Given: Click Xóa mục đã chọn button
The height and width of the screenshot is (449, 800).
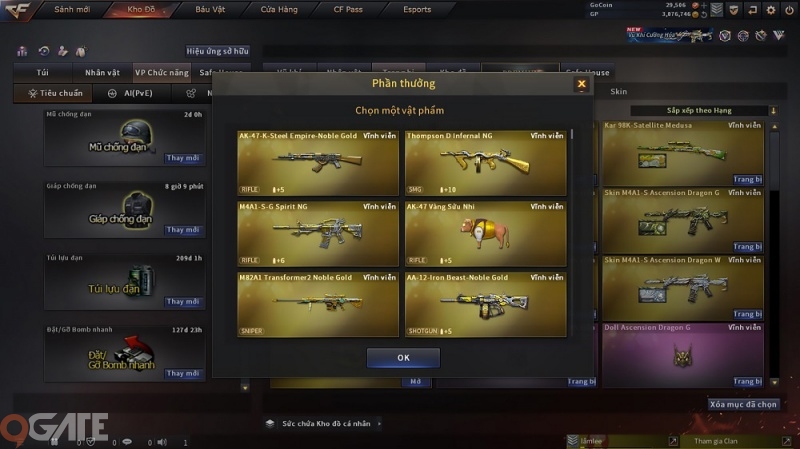Looking at the screenshot, I should pos(743,404).
